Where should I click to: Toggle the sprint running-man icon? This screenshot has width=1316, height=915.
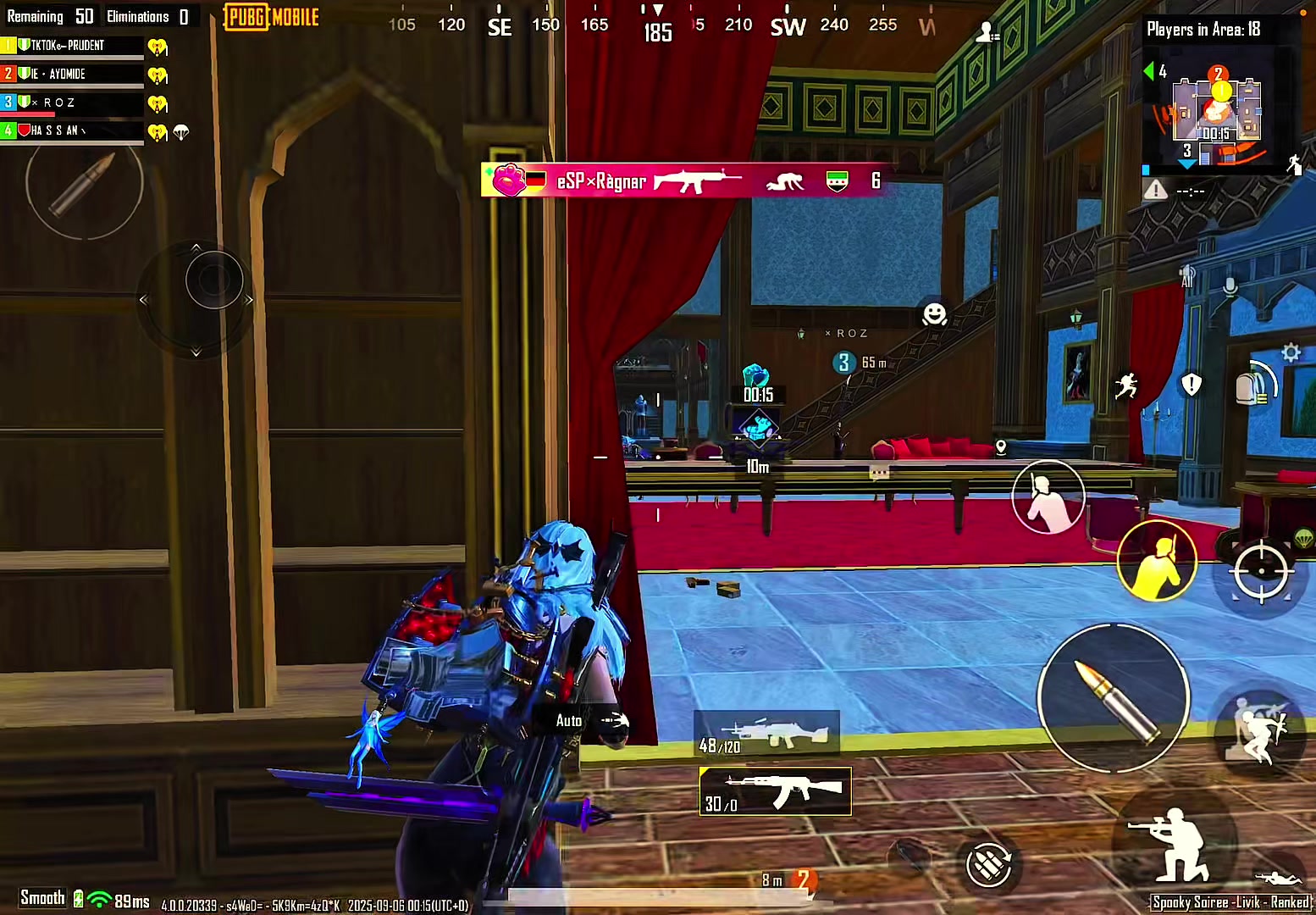(1125, 386)
